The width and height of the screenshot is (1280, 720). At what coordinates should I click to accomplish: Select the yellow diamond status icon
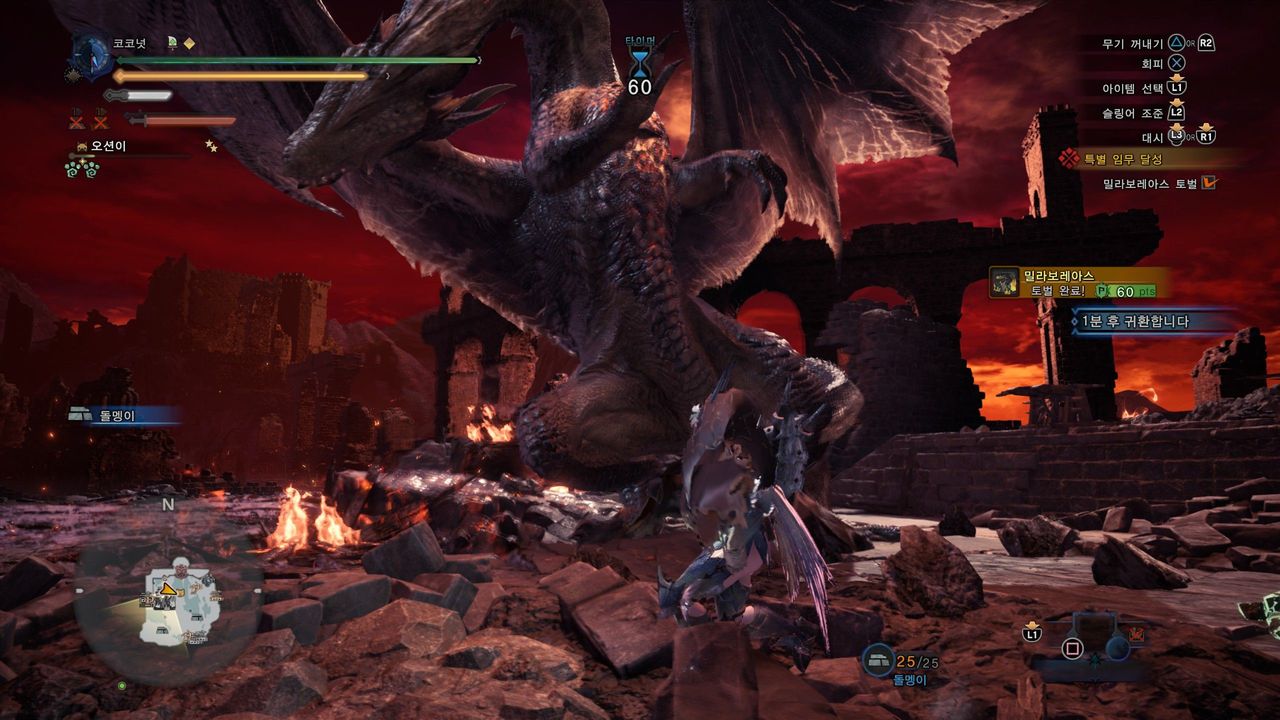[x=189, y=43]
